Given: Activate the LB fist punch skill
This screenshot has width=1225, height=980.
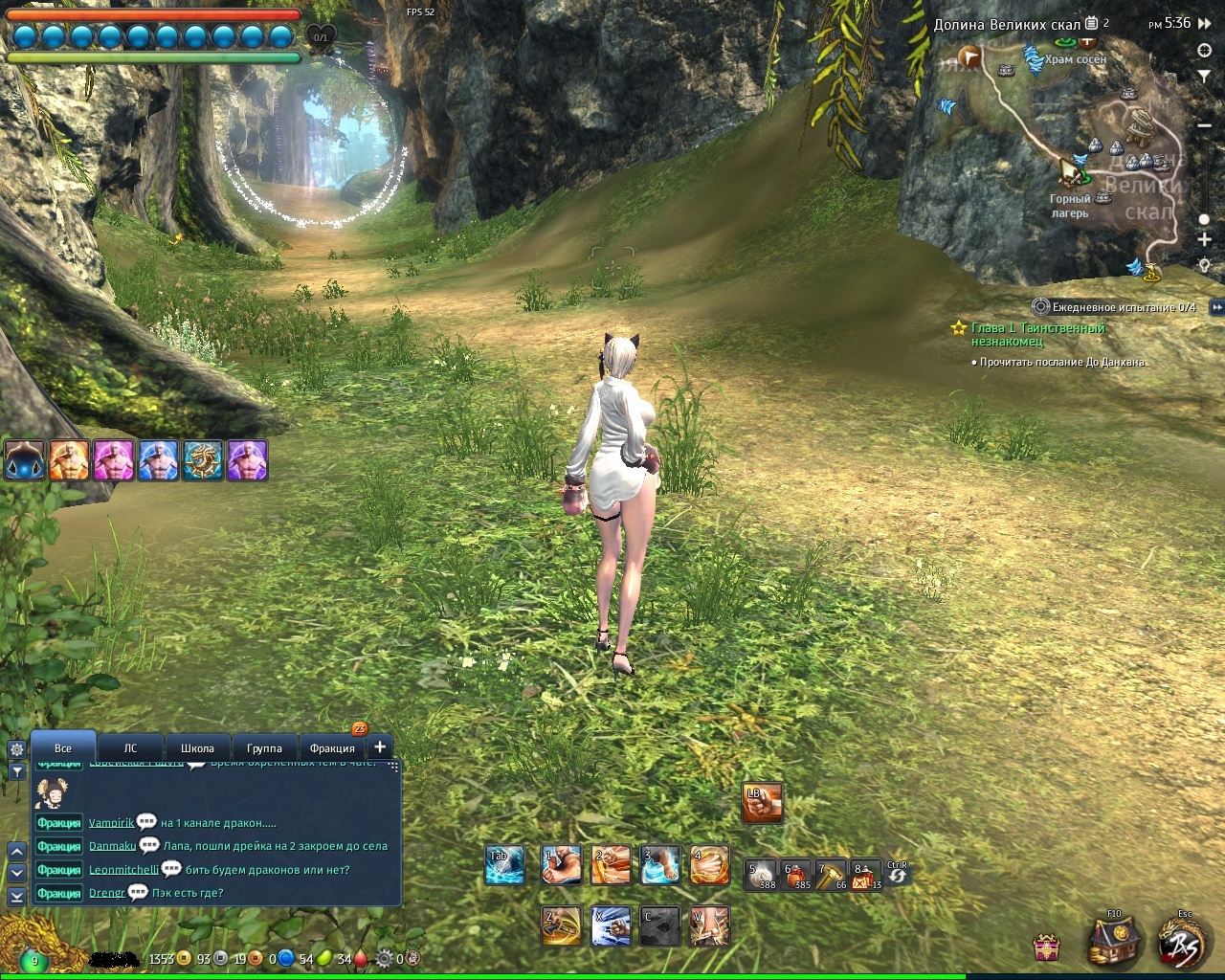Looking at the screenshot, I should (x=762, y=803).
